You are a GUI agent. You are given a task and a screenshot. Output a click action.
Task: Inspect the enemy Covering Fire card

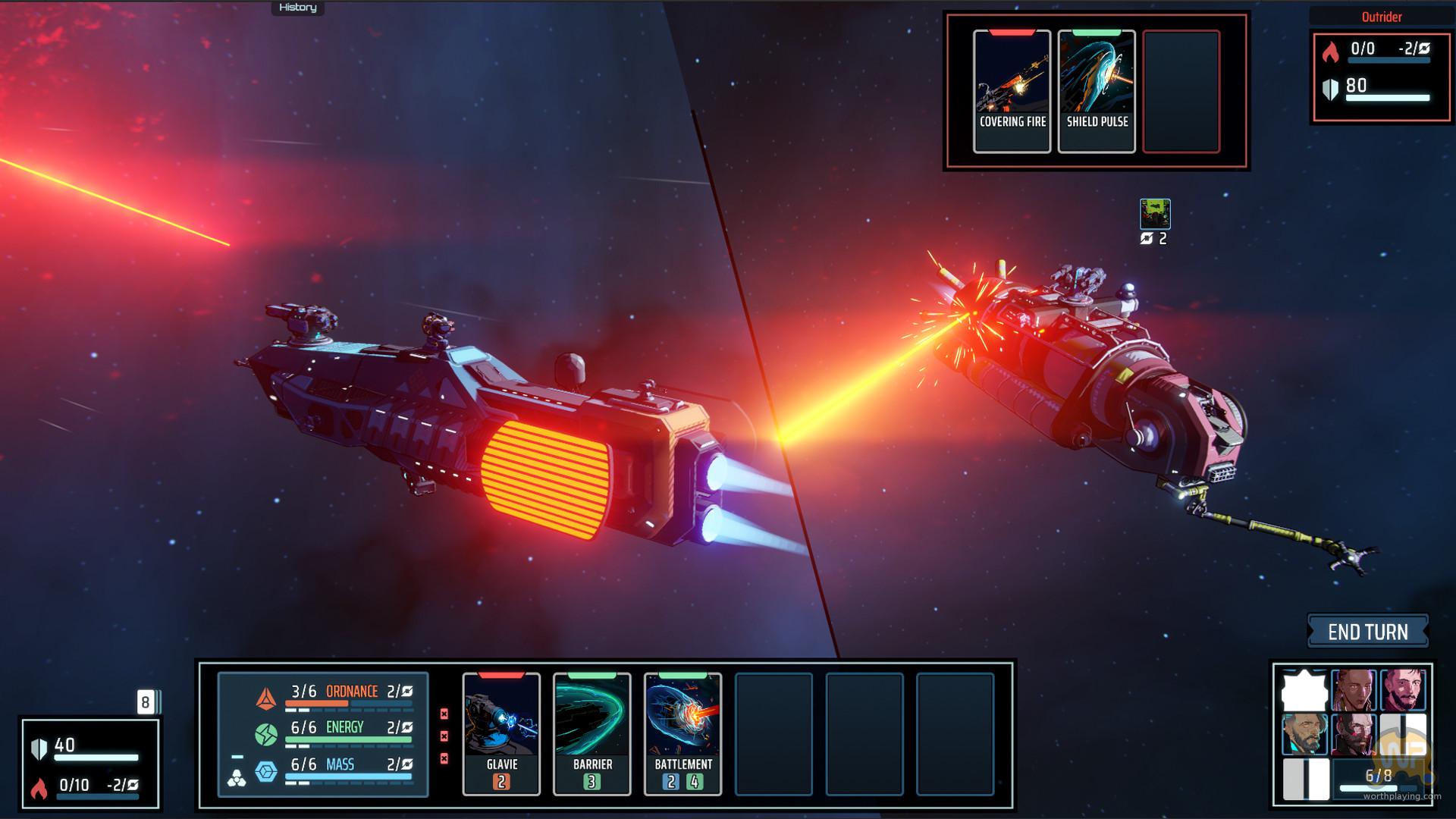(x=1012, y=91)
